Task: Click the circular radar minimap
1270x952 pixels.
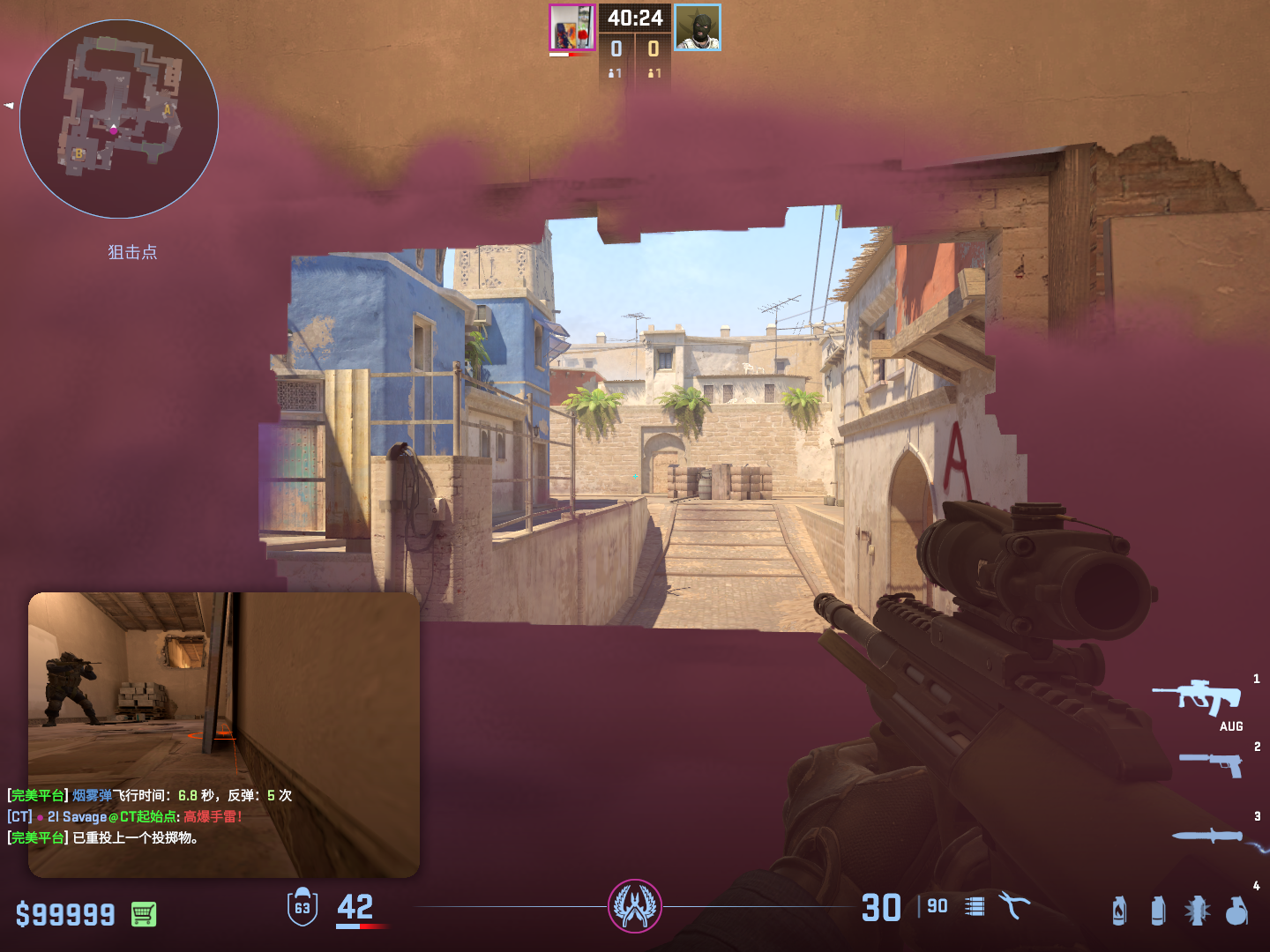Action: coord(119,119)
